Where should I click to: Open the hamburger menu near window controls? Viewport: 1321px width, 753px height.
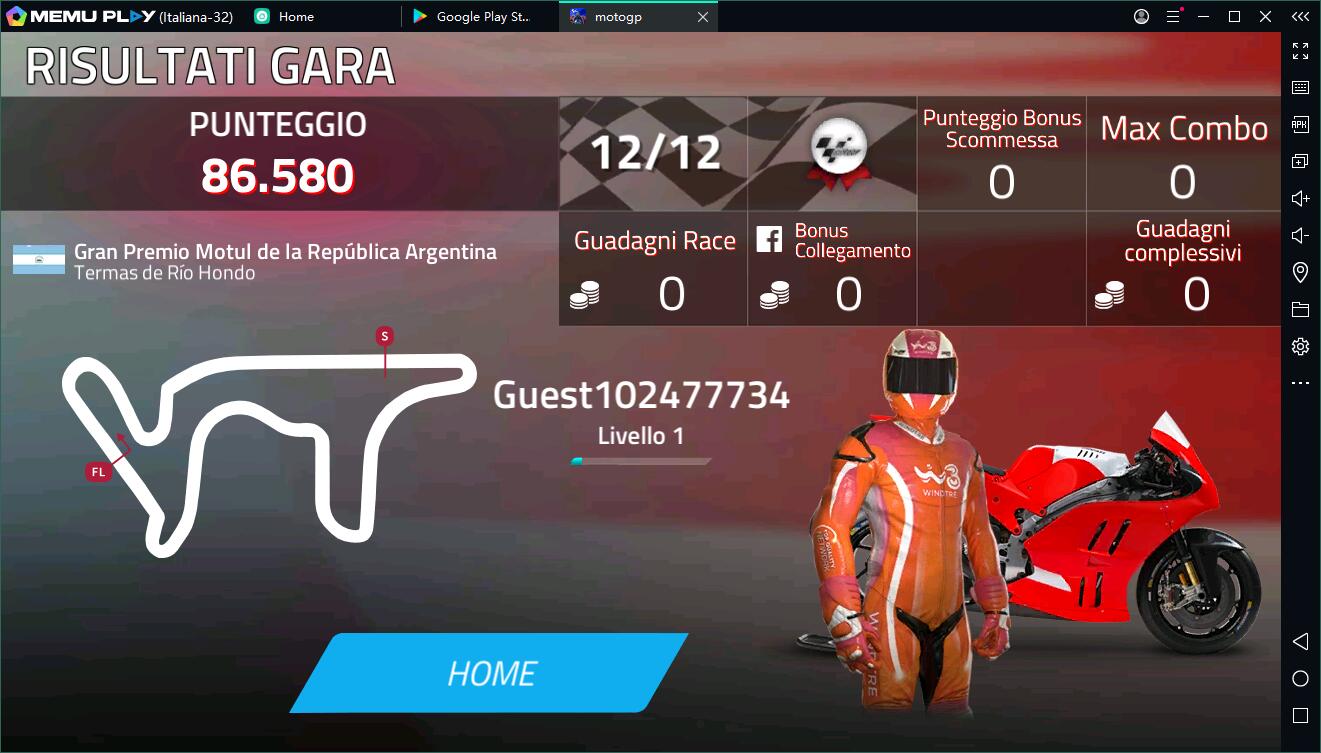(x=1173, y=16)
